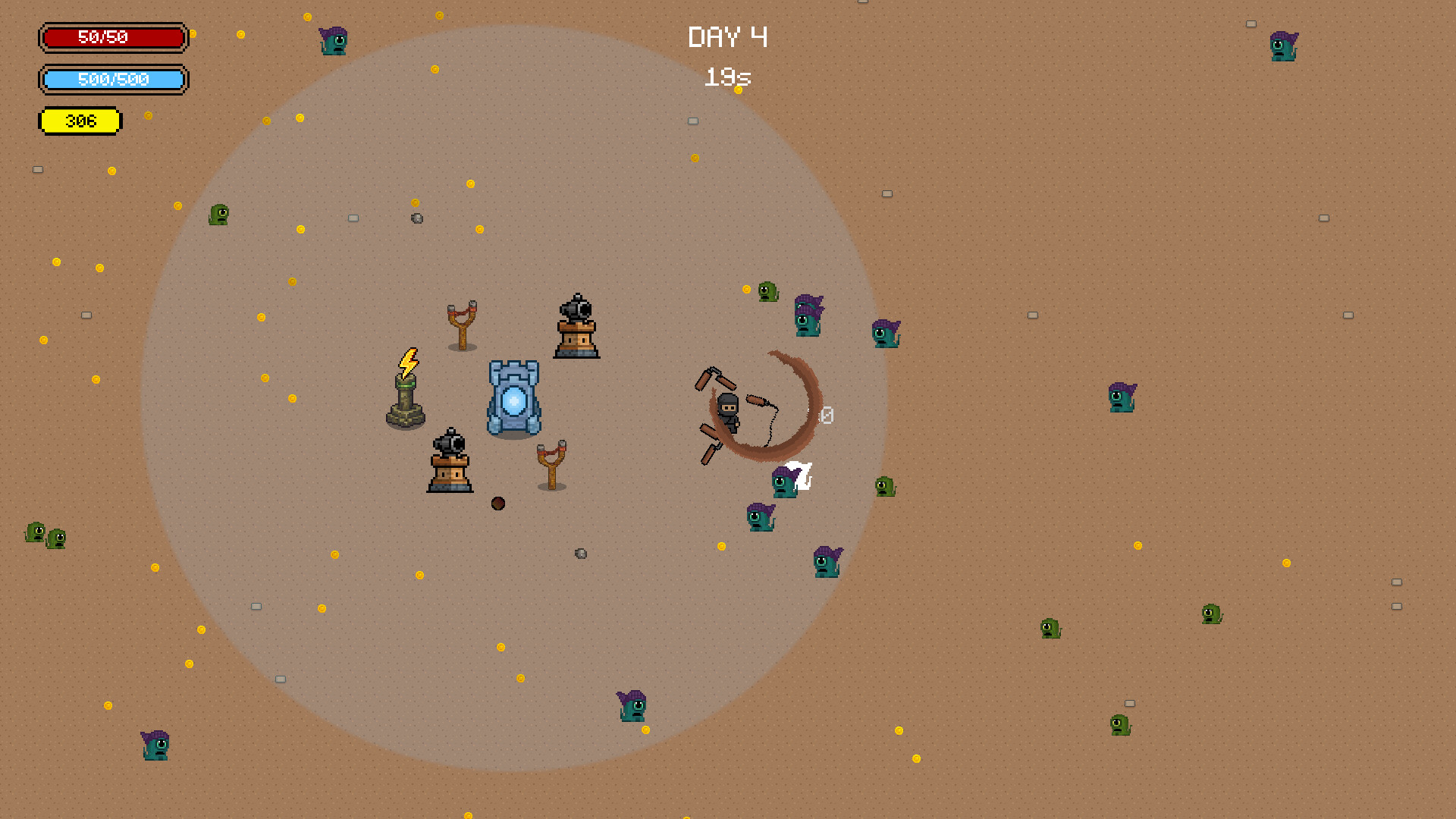Screen dimensions: 1456x819
Task: Click the coin counter showing 306
Action: (80, 120)
